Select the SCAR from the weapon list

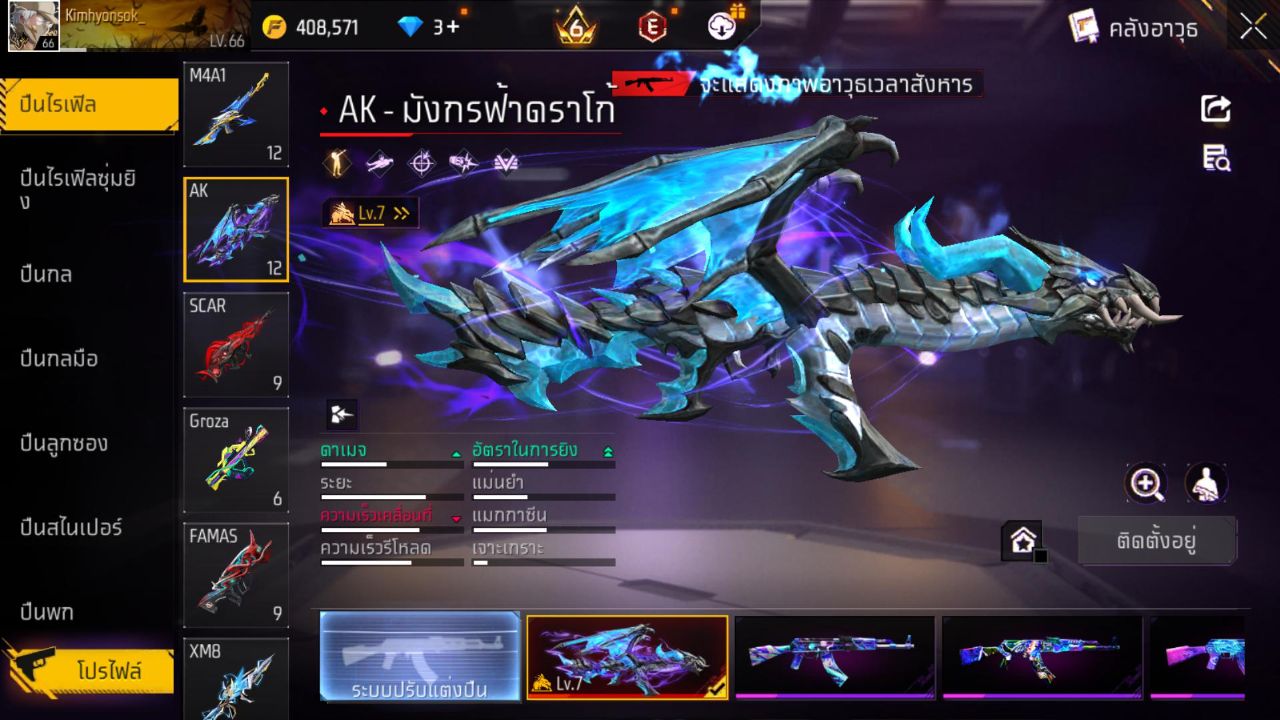point(235,345)
